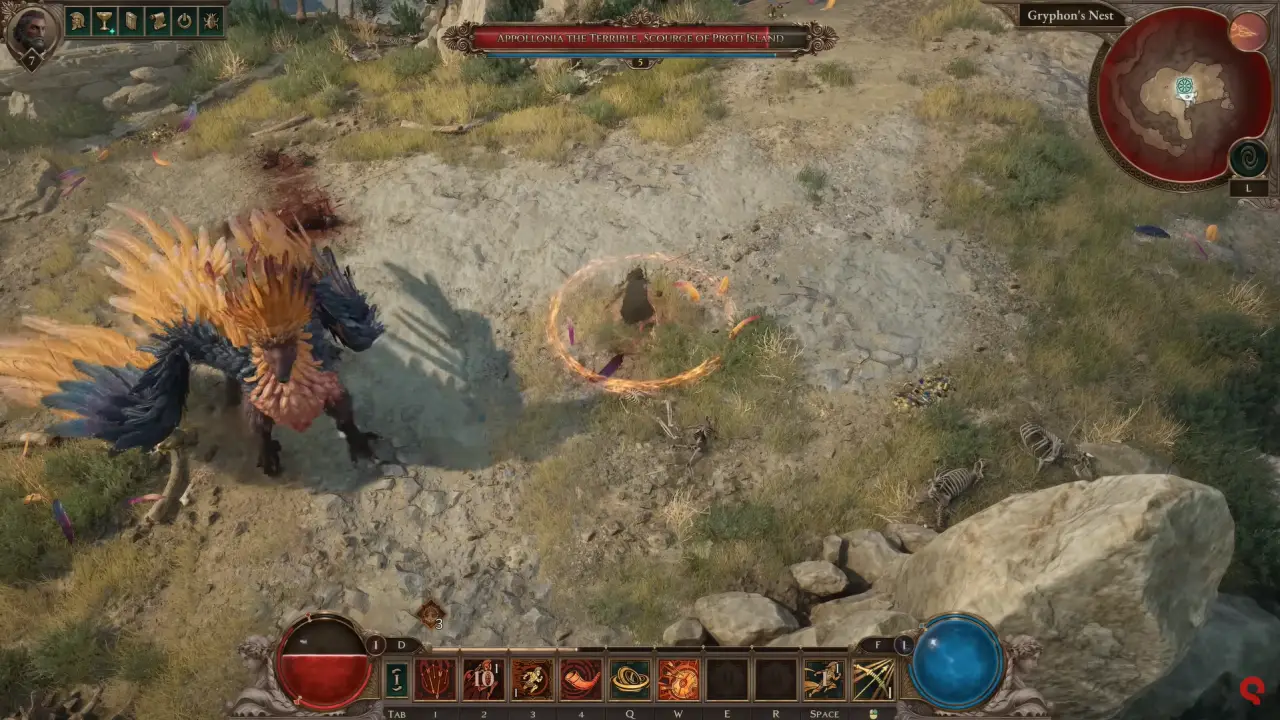Open the golden chalice menu icon

[104, 21]
